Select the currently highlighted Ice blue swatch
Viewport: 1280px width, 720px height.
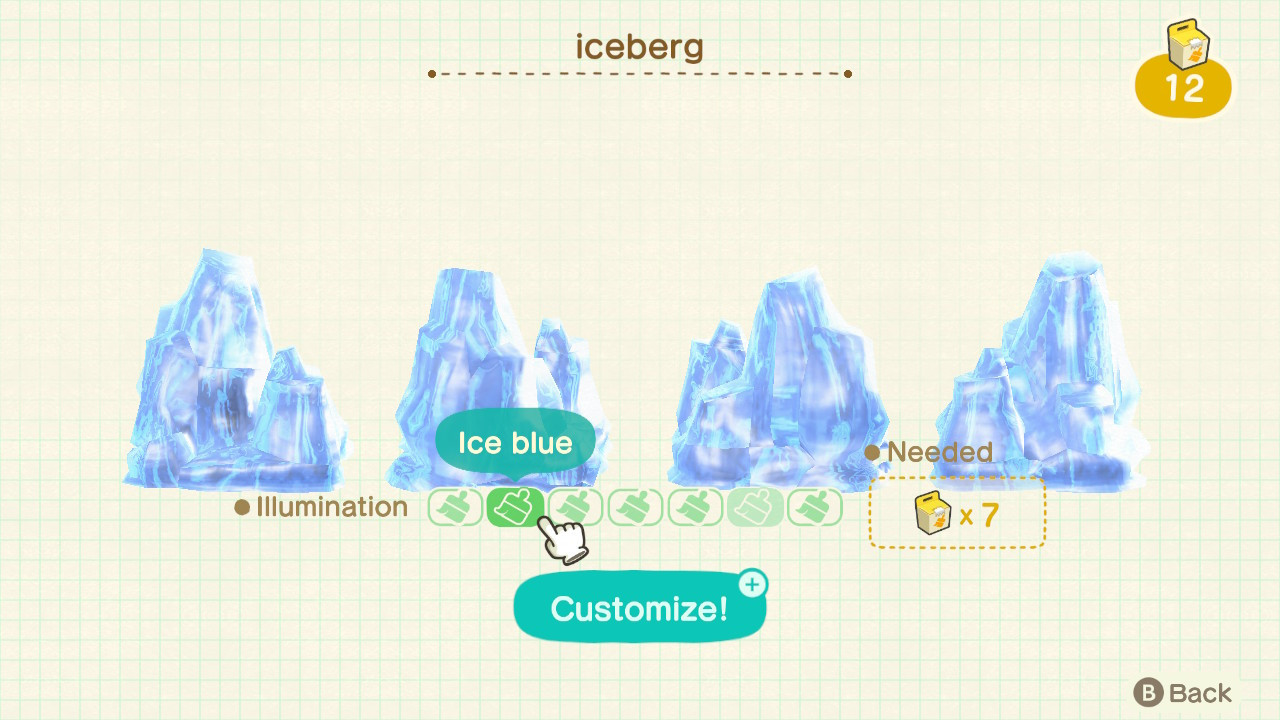515,507
